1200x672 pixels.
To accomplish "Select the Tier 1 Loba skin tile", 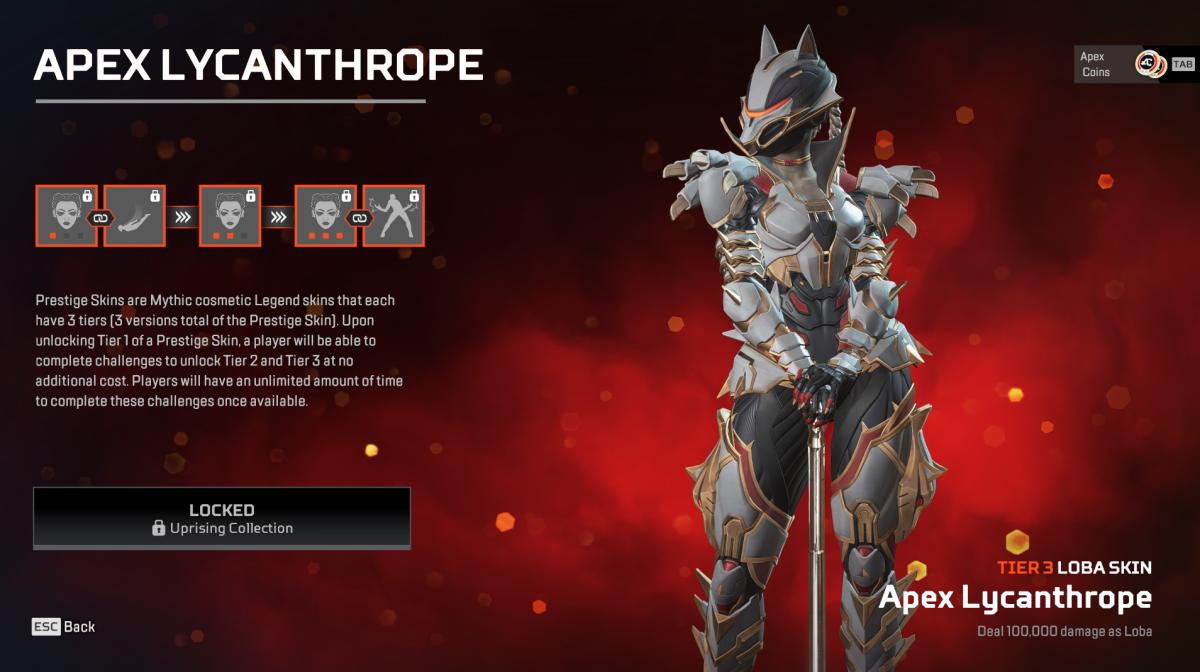I will point(66,215).
